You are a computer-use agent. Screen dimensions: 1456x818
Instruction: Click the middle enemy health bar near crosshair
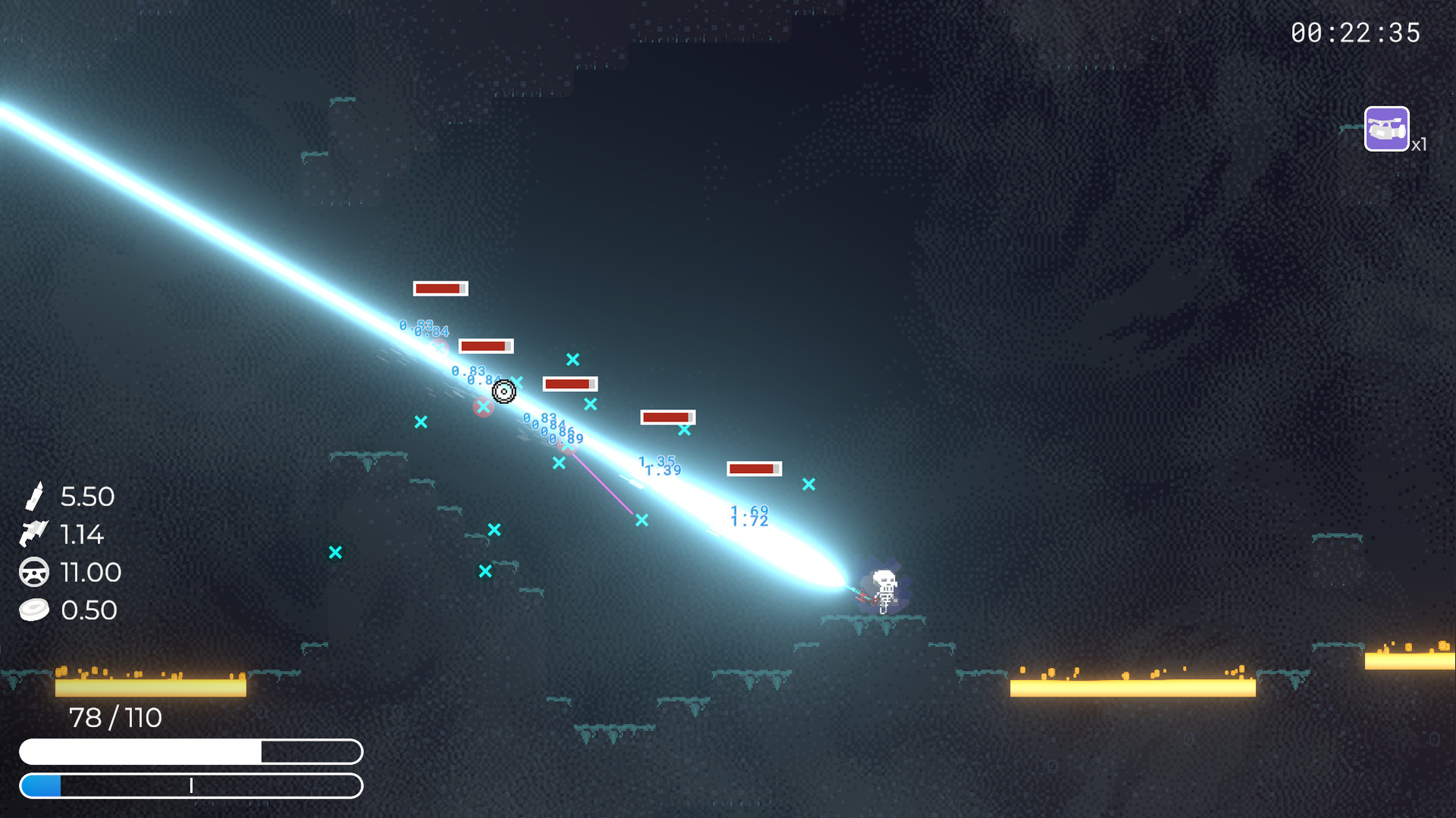coord(570,384)
